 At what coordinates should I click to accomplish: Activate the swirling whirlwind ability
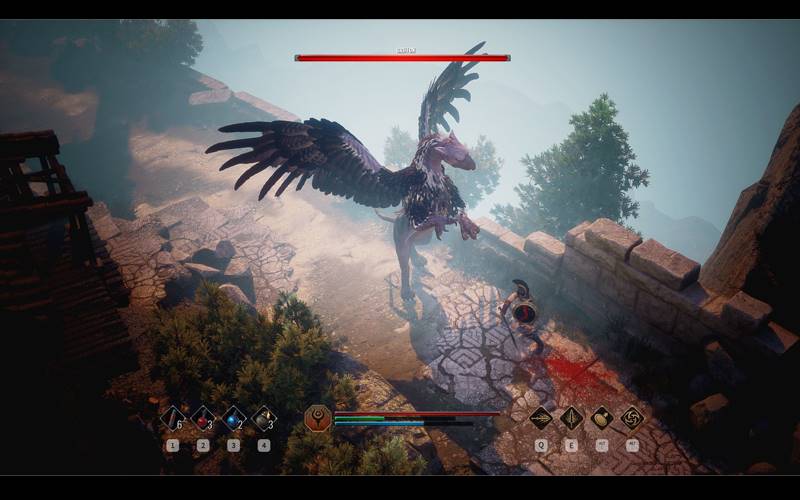click(x=632, y=418)
